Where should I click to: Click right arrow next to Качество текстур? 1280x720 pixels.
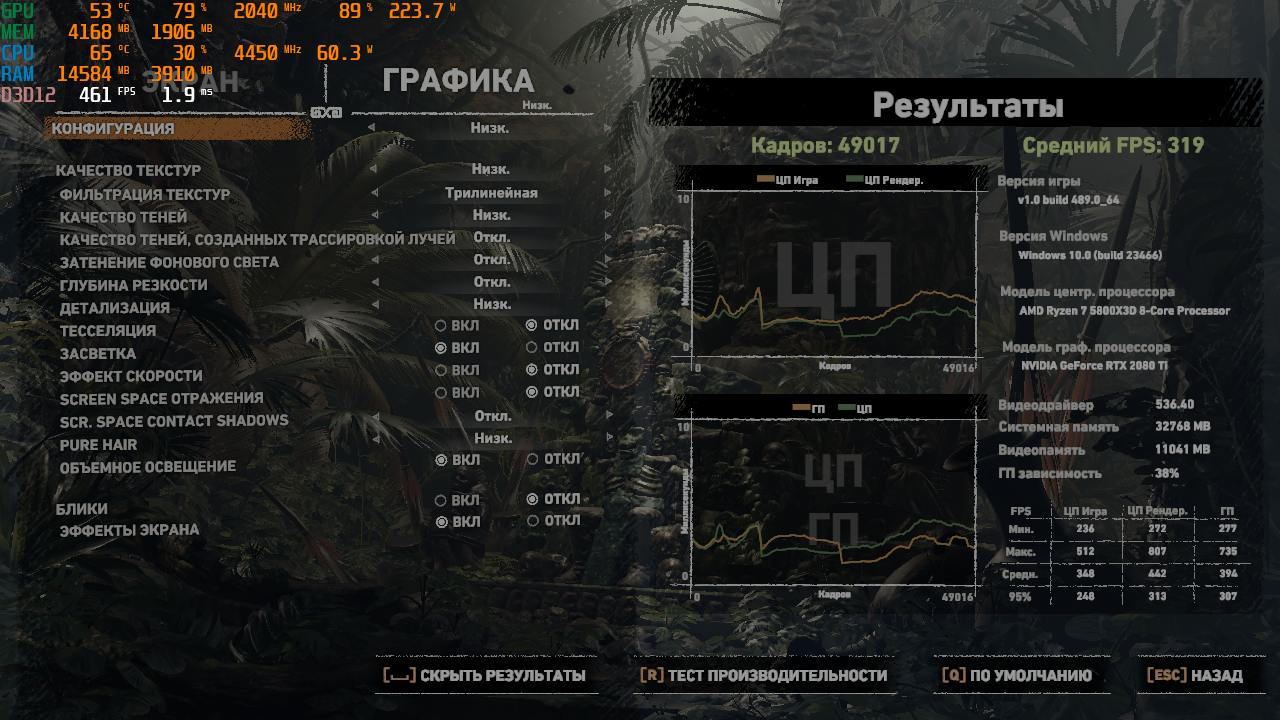click(x=607, y=170)
